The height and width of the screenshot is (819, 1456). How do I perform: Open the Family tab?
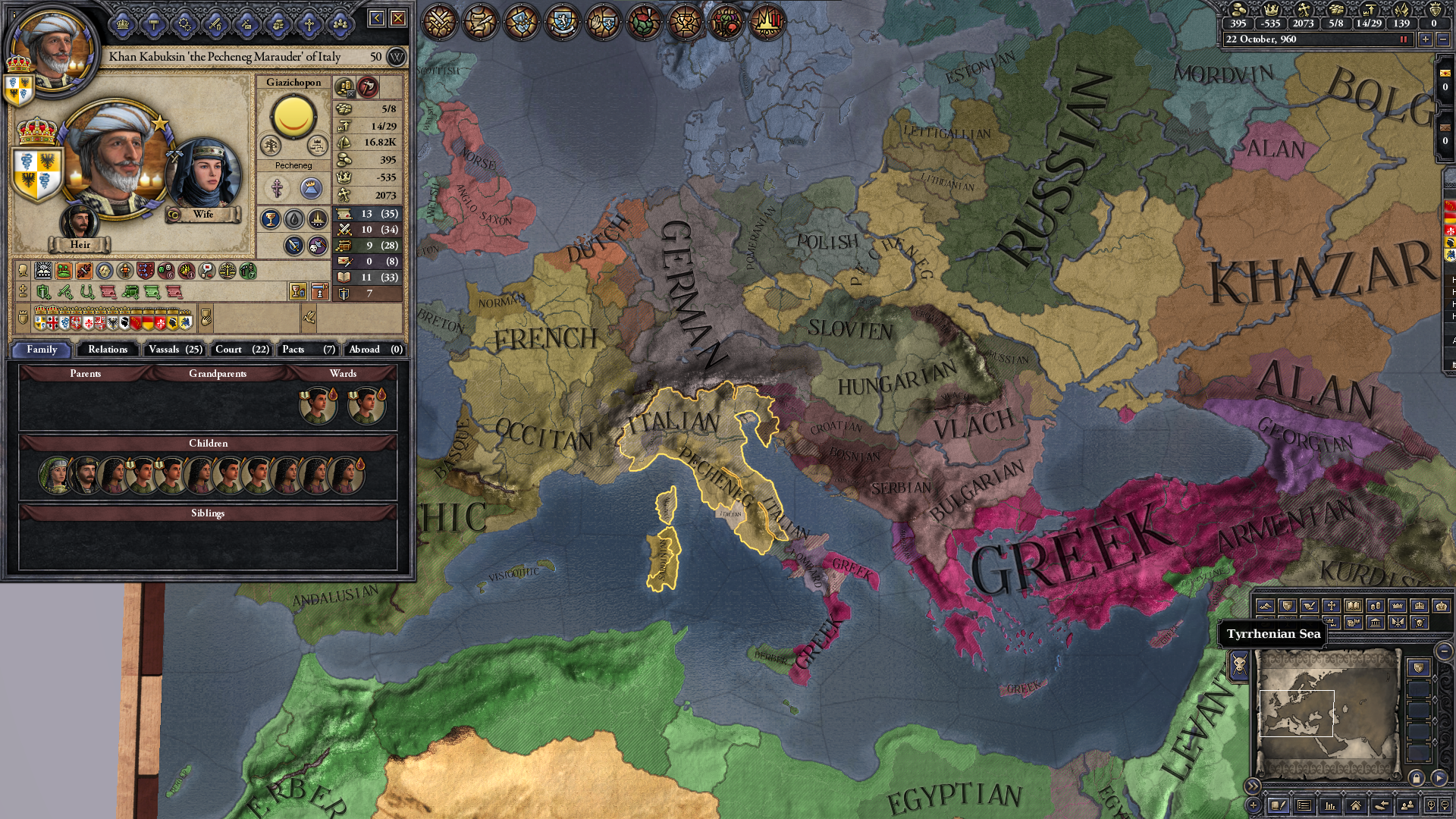(42, 350)
